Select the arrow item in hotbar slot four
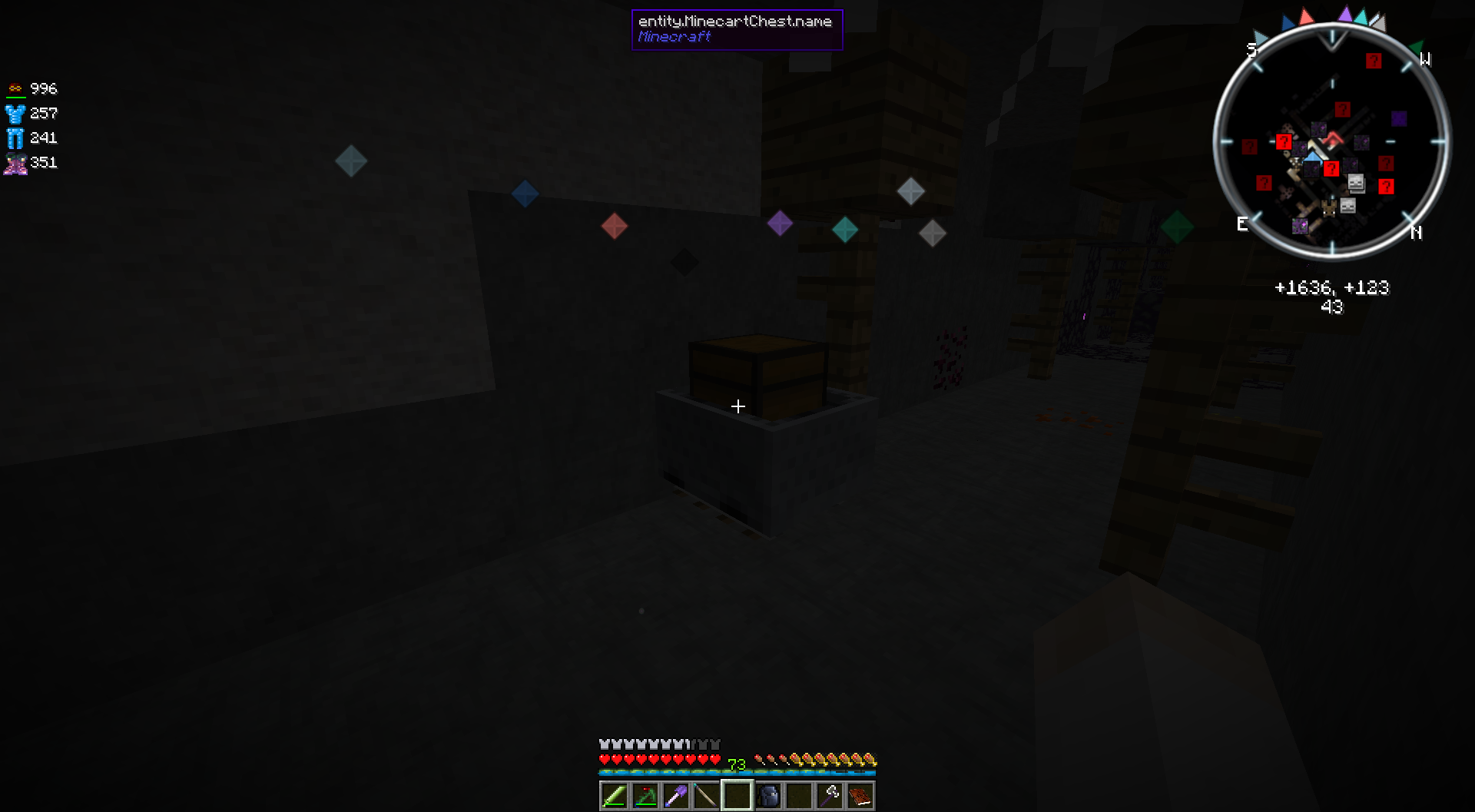Screen dimensions: 1475x812 [x=706, y=796]
